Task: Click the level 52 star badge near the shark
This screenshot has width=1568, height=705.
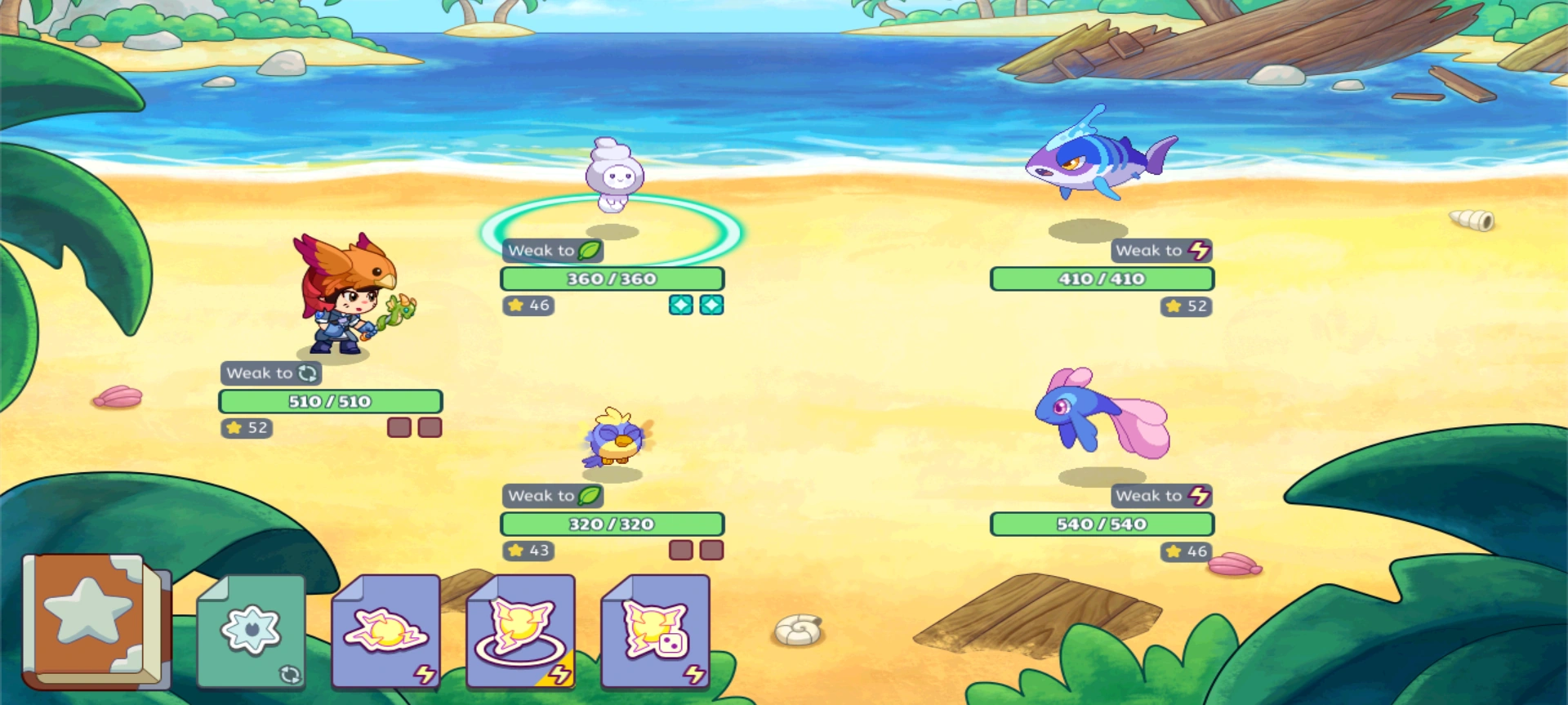Action: [x=1185, y=306]
